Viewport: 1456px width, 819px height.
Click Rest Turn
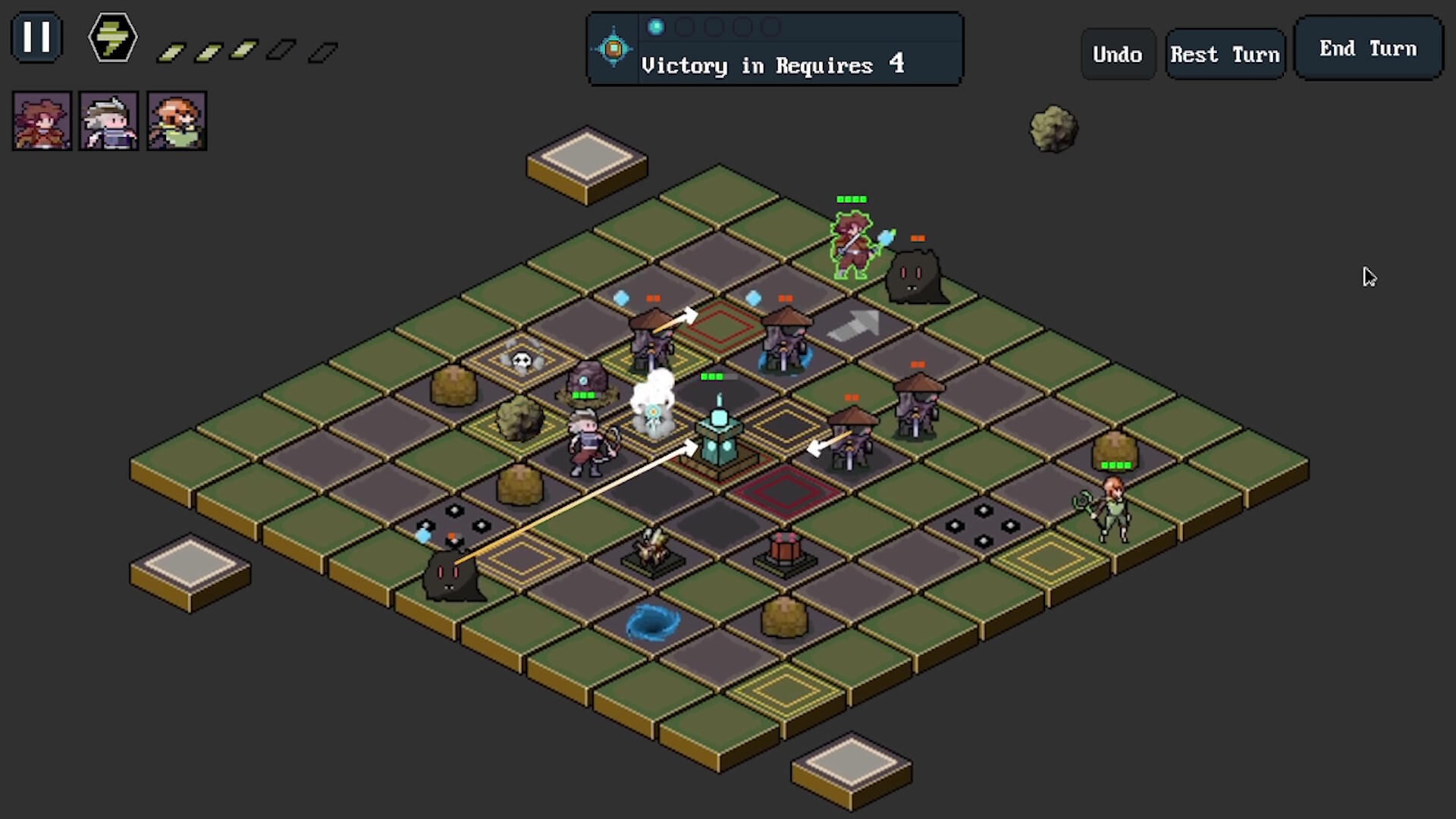click(x=1225, y=53)
